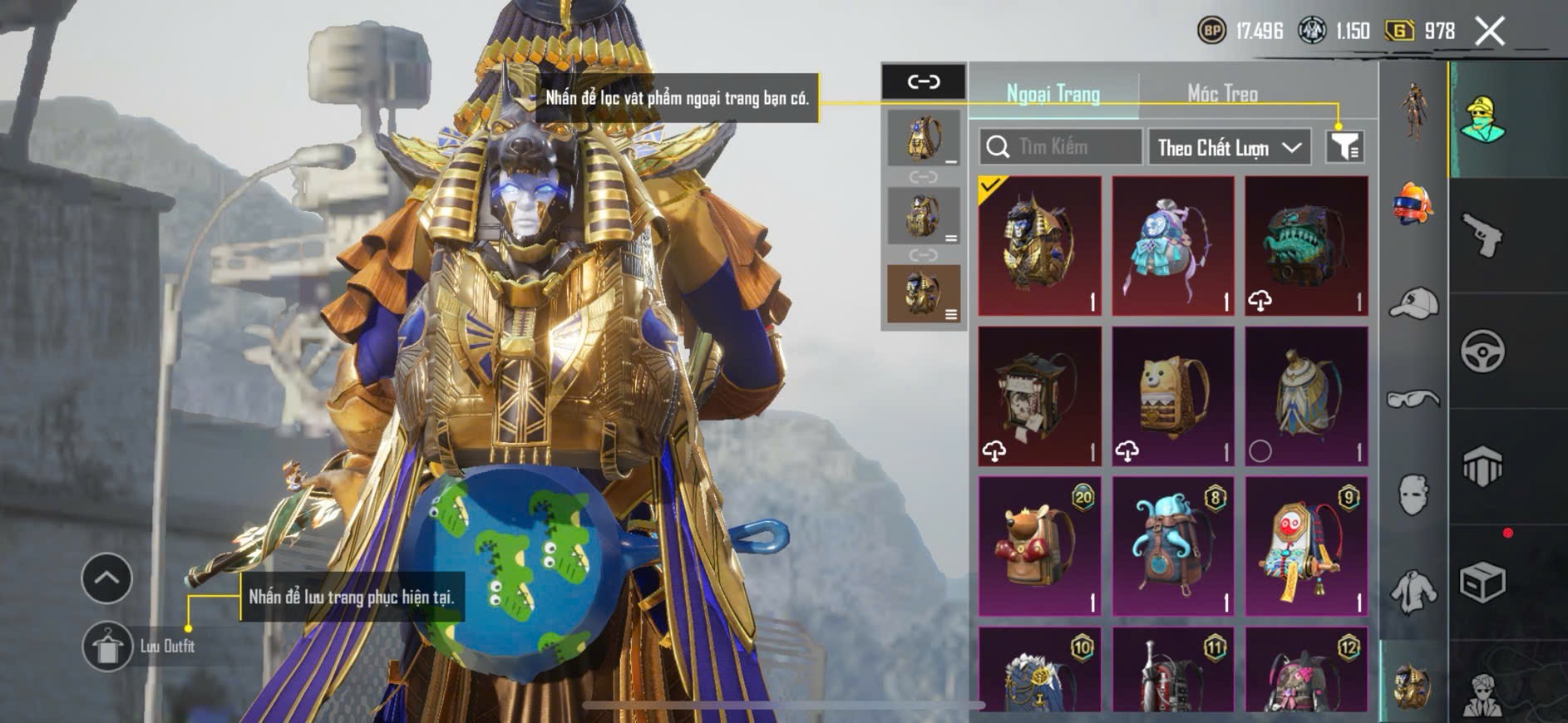1568x723 pixels.
Task: Switch to the Ngoại Trang tab
Action: pyautogui.click(x=1053, y=94)
